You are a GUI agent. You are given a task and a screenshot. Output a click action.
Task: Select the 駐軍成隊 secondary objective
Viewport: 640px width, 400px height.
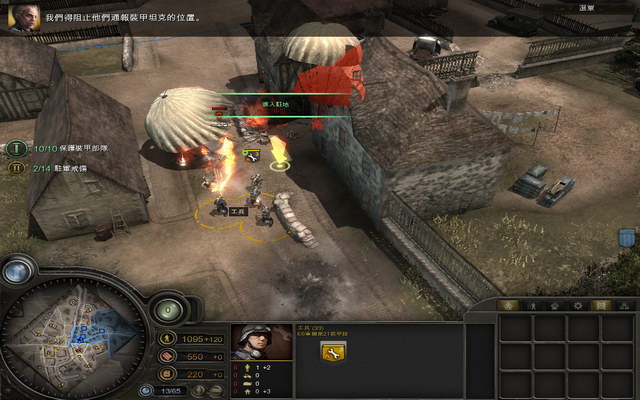(15, 168)
